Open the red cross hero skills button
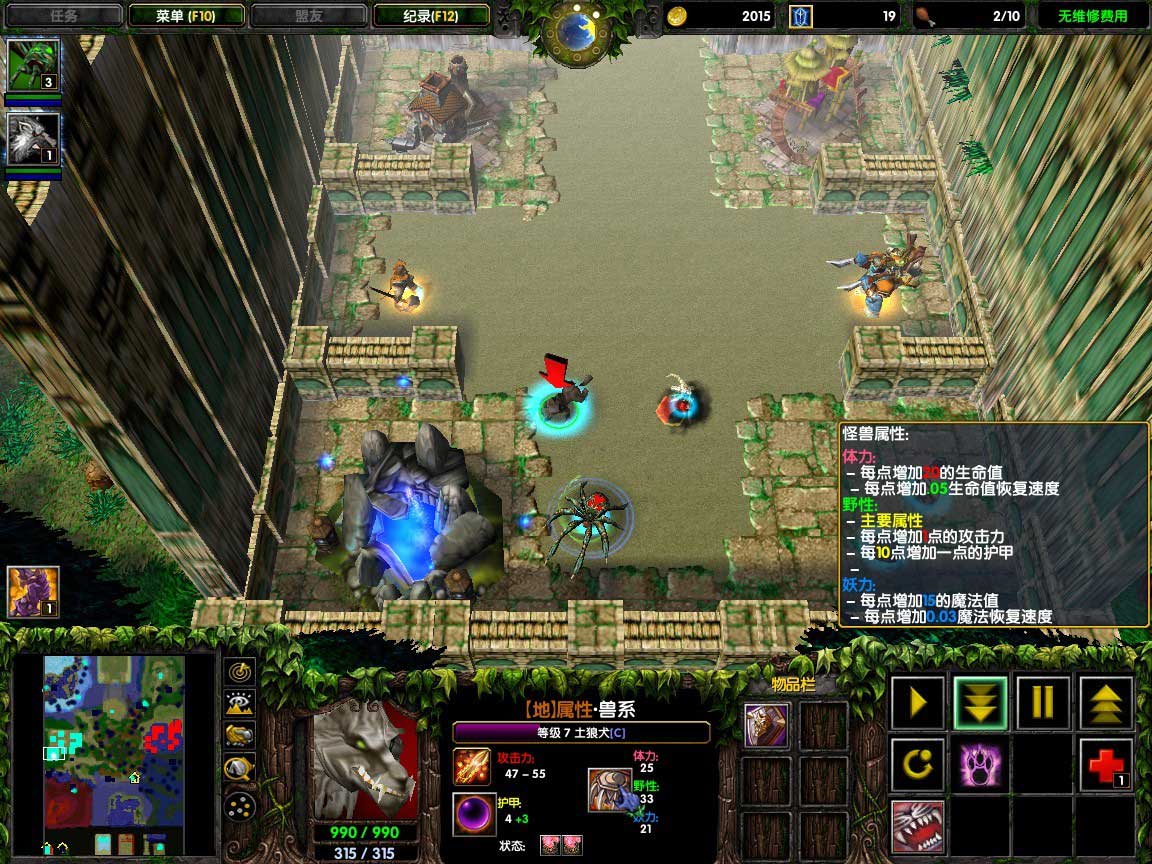This screenshot has width=1152, height=864. [x=1106, y=765]
